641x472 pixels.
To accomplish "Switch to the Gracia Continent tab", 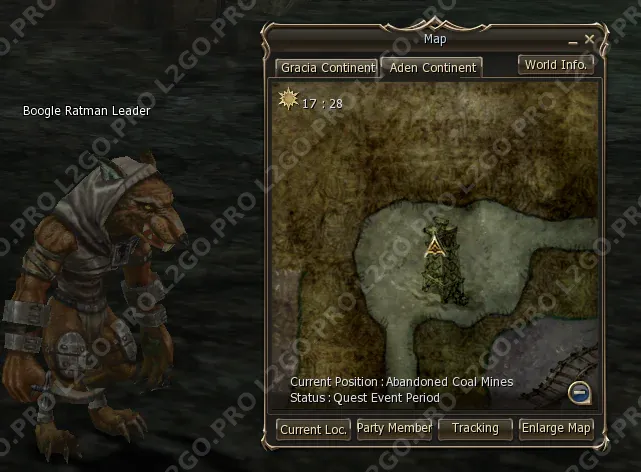I will tap(327, 68).
